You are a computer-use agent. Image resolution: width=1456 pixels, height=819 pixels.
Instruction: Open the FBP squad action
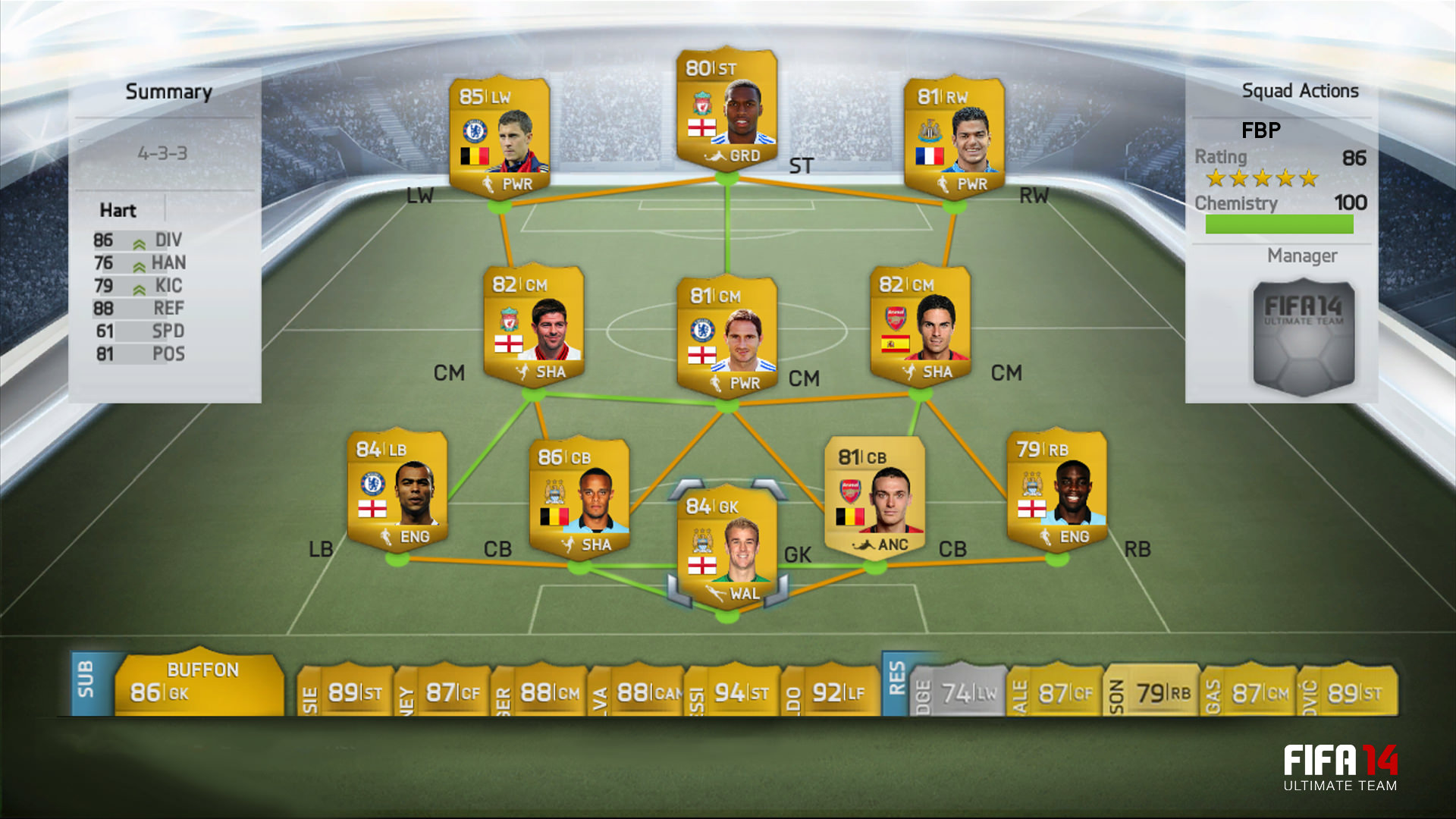point(1260,130)
